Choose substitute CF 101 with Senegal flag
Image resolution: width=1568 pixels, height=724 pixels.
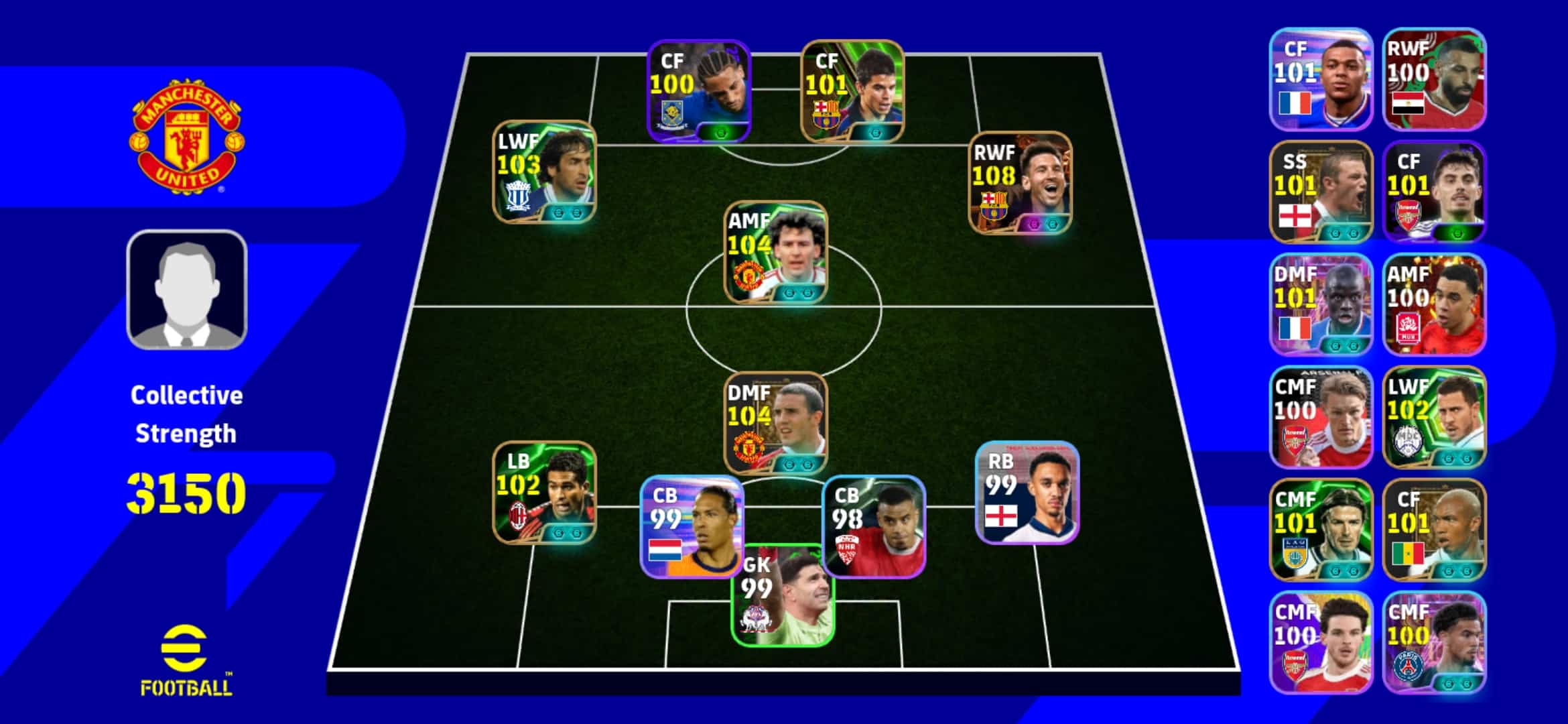click(x=1434, y=530)
